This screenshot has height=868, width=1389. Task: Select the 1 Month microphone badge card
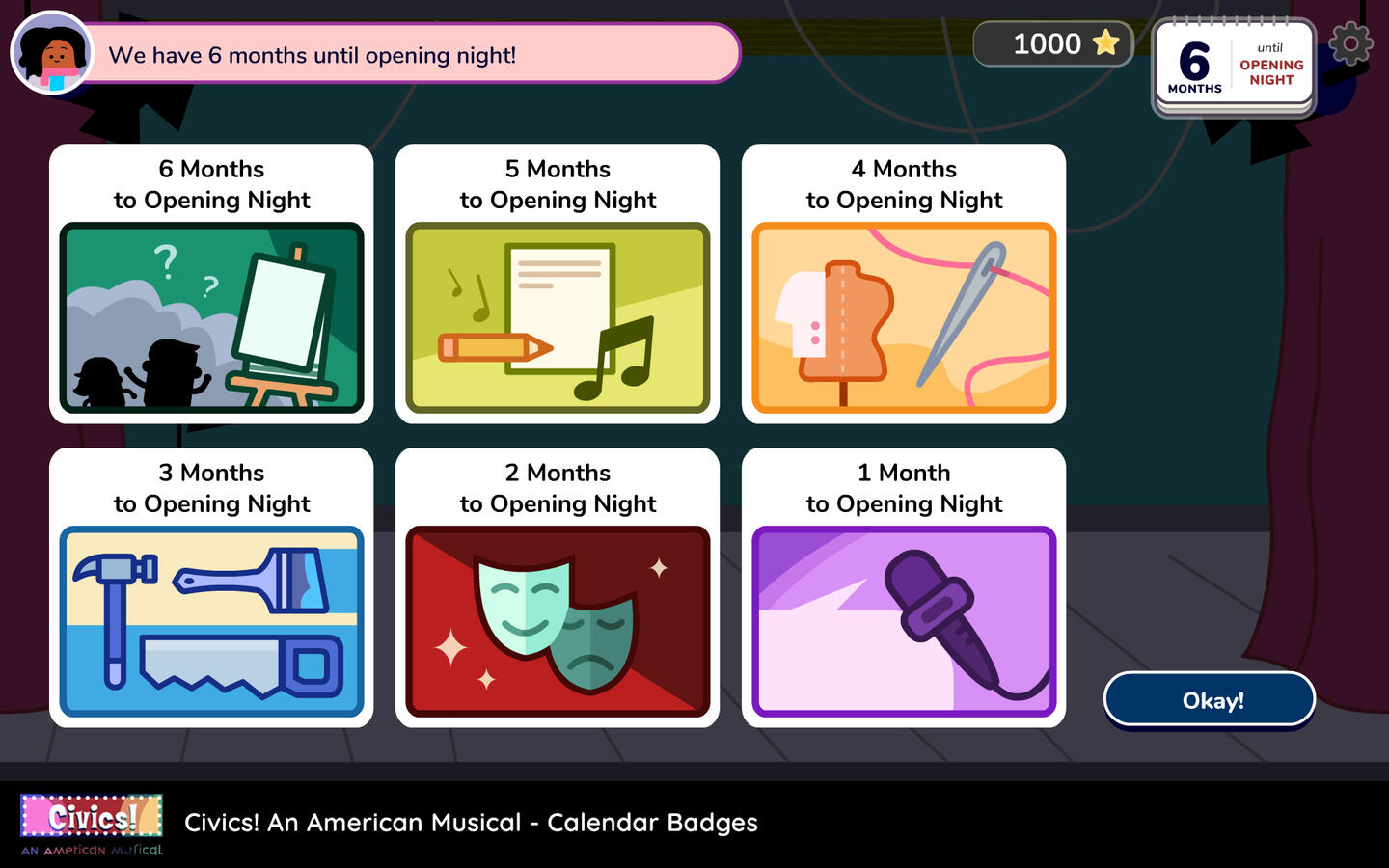904,588
